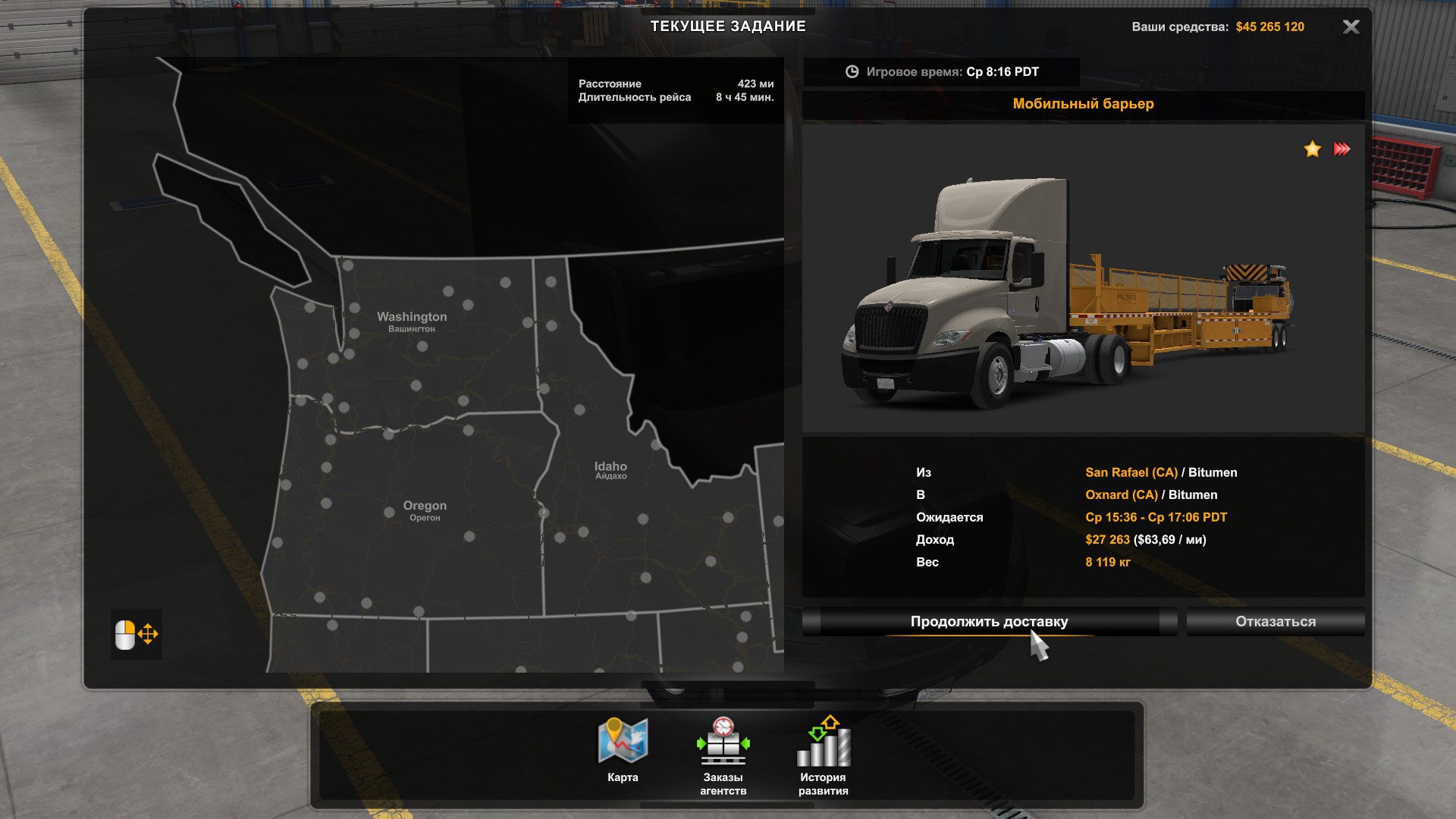This screenshot has height=819, width=1456.
Task: Click the red urgent delivery arrows icon
Action: click(1341, 149)
